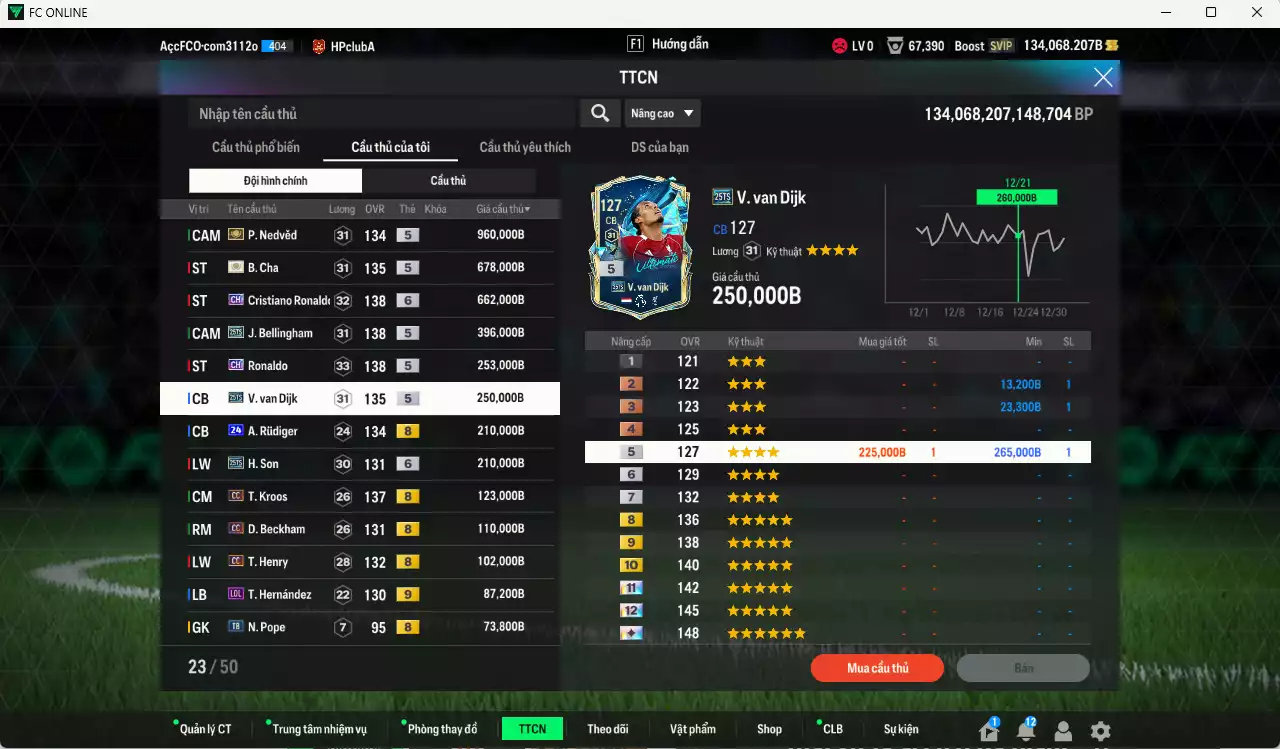
Task: Open the Theo dõi tab
Action: point(608,728)
